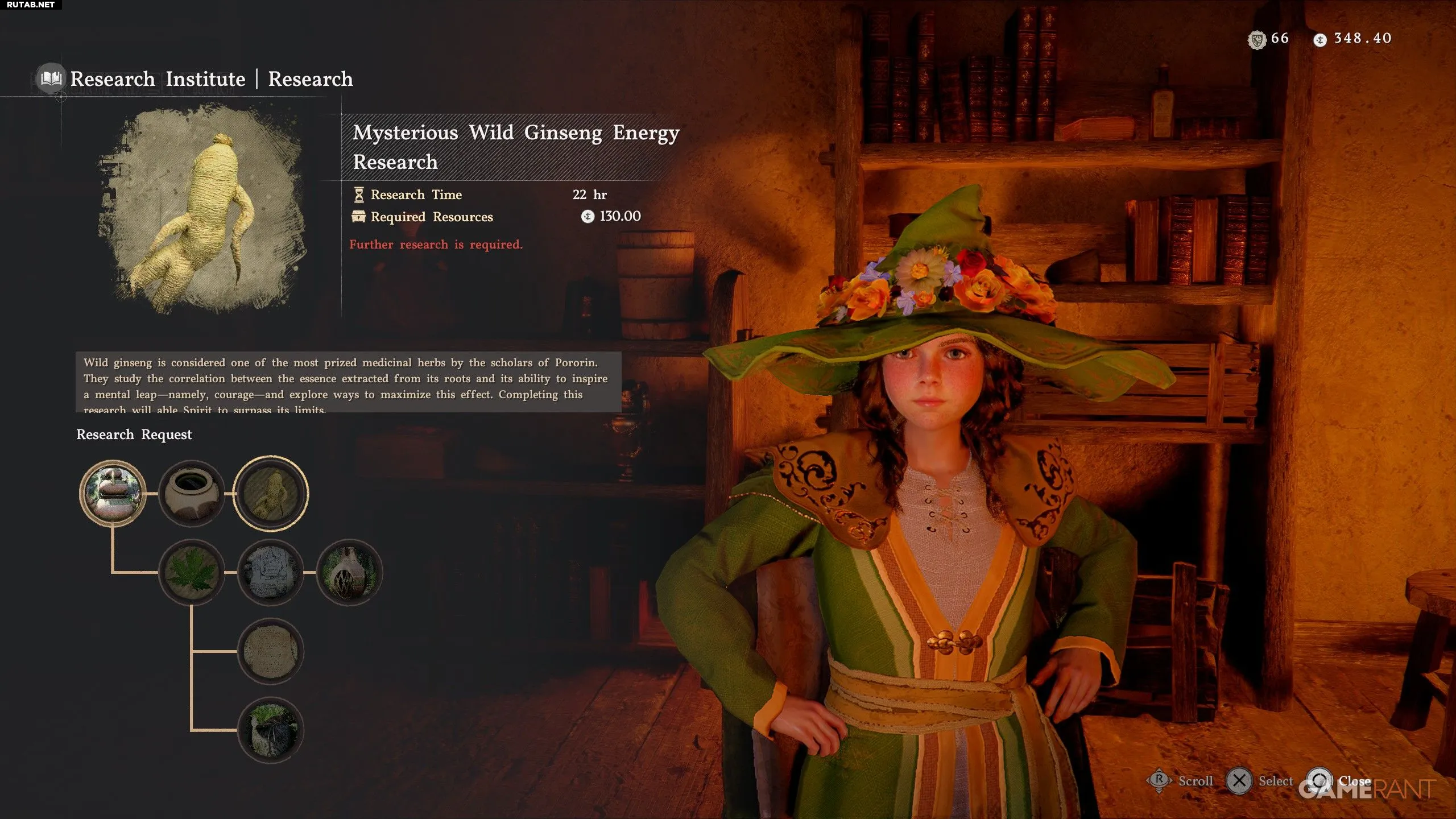Pick the green maple leaf research node
This screenshot has width=1456, height=819.
[x=192, y=572]
